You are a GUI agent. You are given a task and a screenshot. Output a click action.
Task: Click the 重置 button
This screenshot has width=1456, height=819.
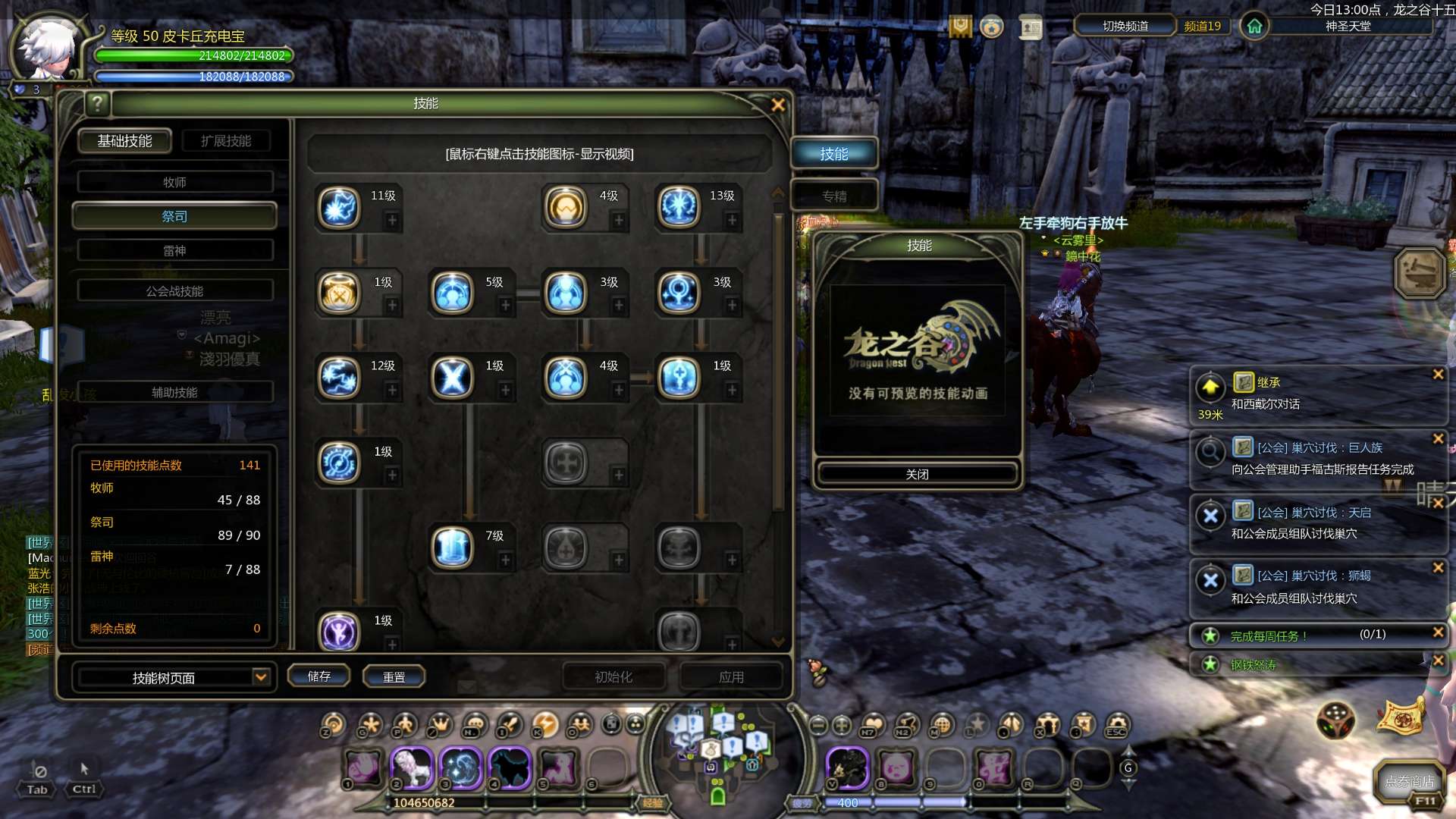click(x=394, y=676)
